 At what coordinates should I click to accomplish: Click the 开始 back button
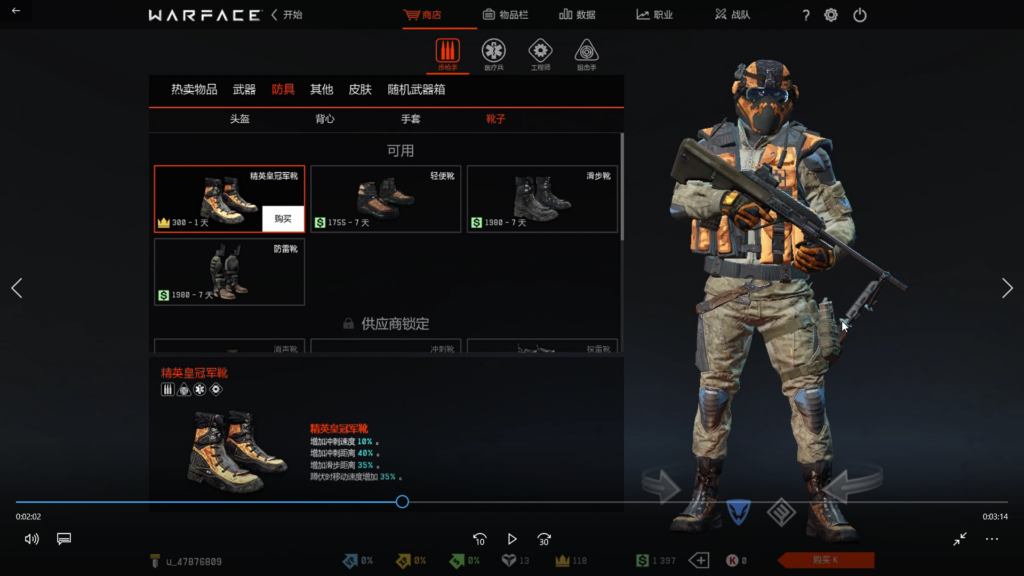pos(287,15)
